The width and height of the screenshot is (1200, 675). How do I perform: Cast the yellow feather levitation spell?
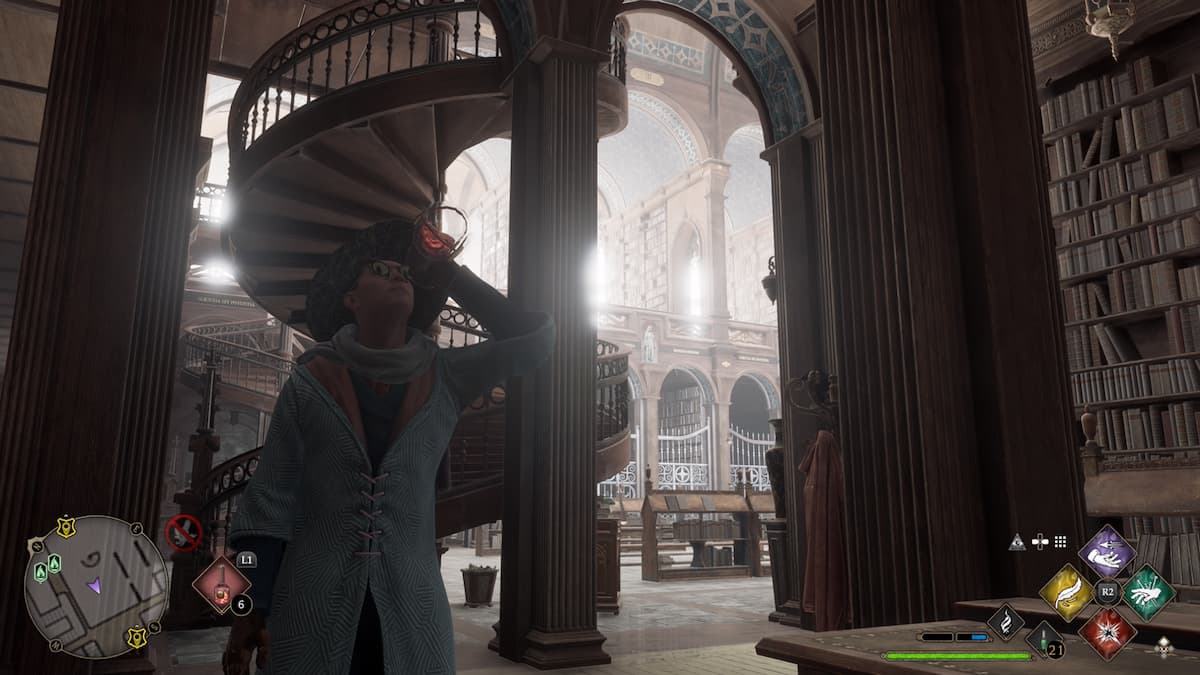pos(1066,592)
